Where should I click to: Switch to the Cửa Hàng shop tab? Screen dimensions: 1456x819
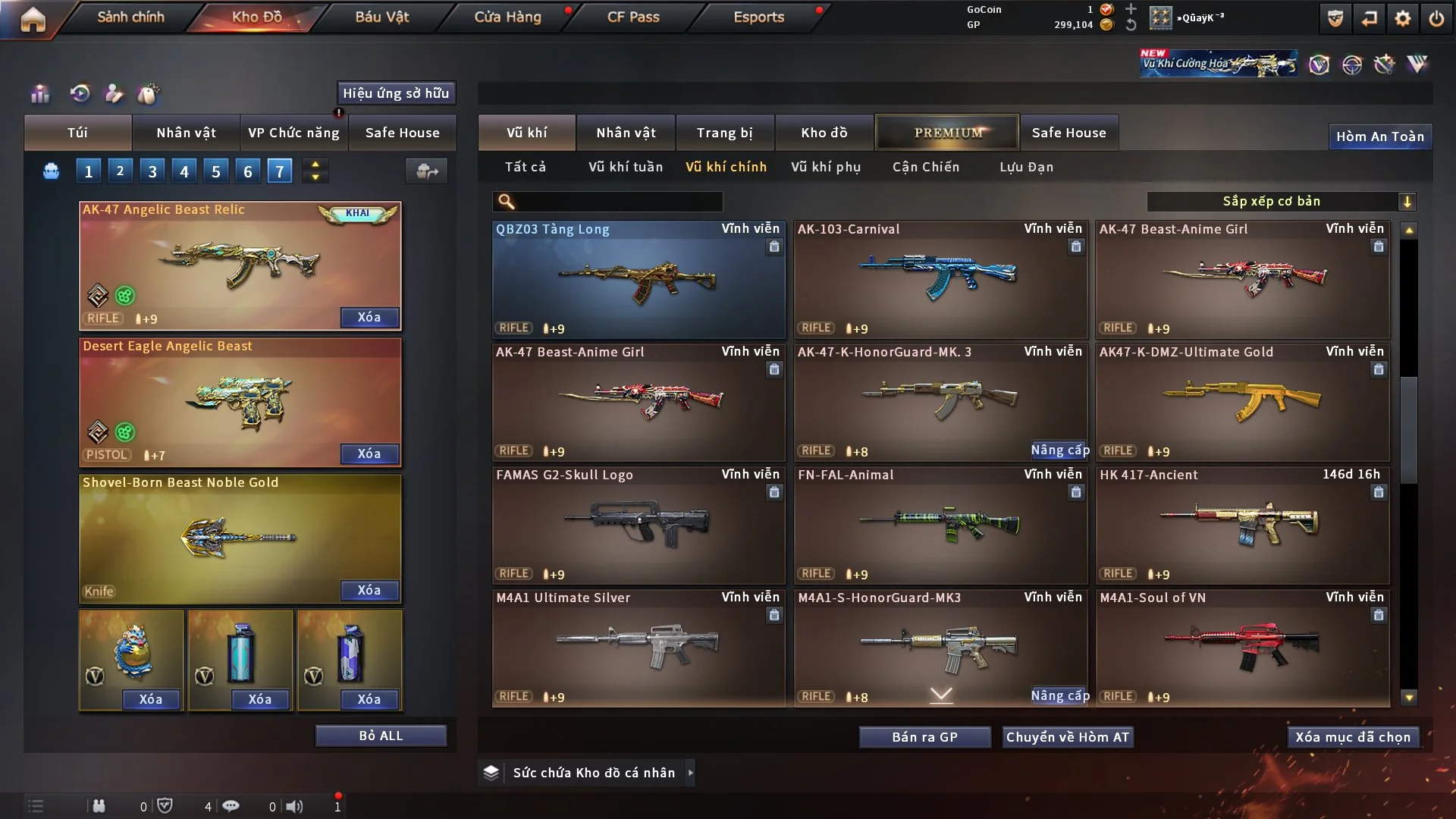click(x=507, y=17)
